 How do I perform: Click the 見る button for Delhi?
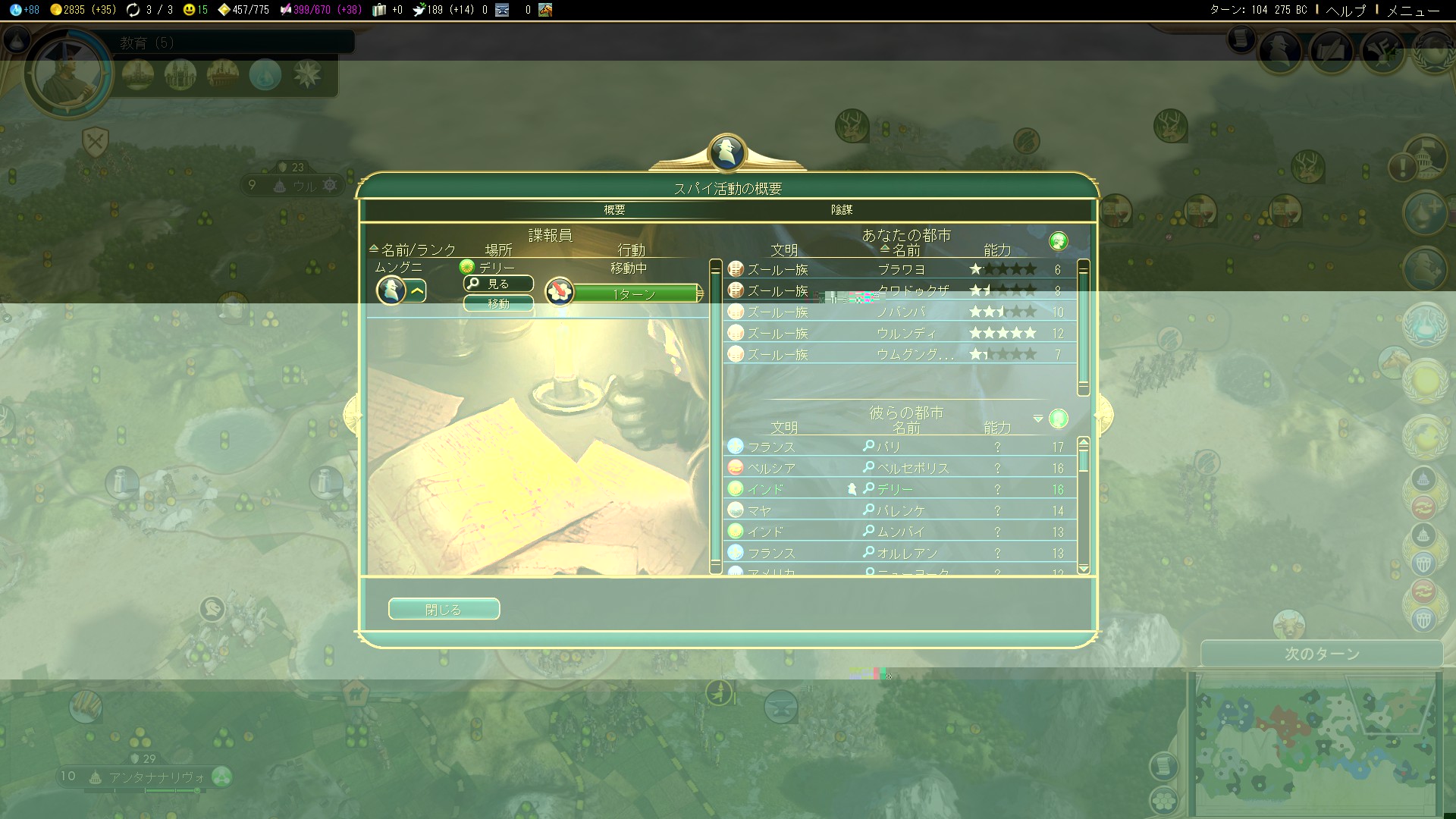click(498, 284)
